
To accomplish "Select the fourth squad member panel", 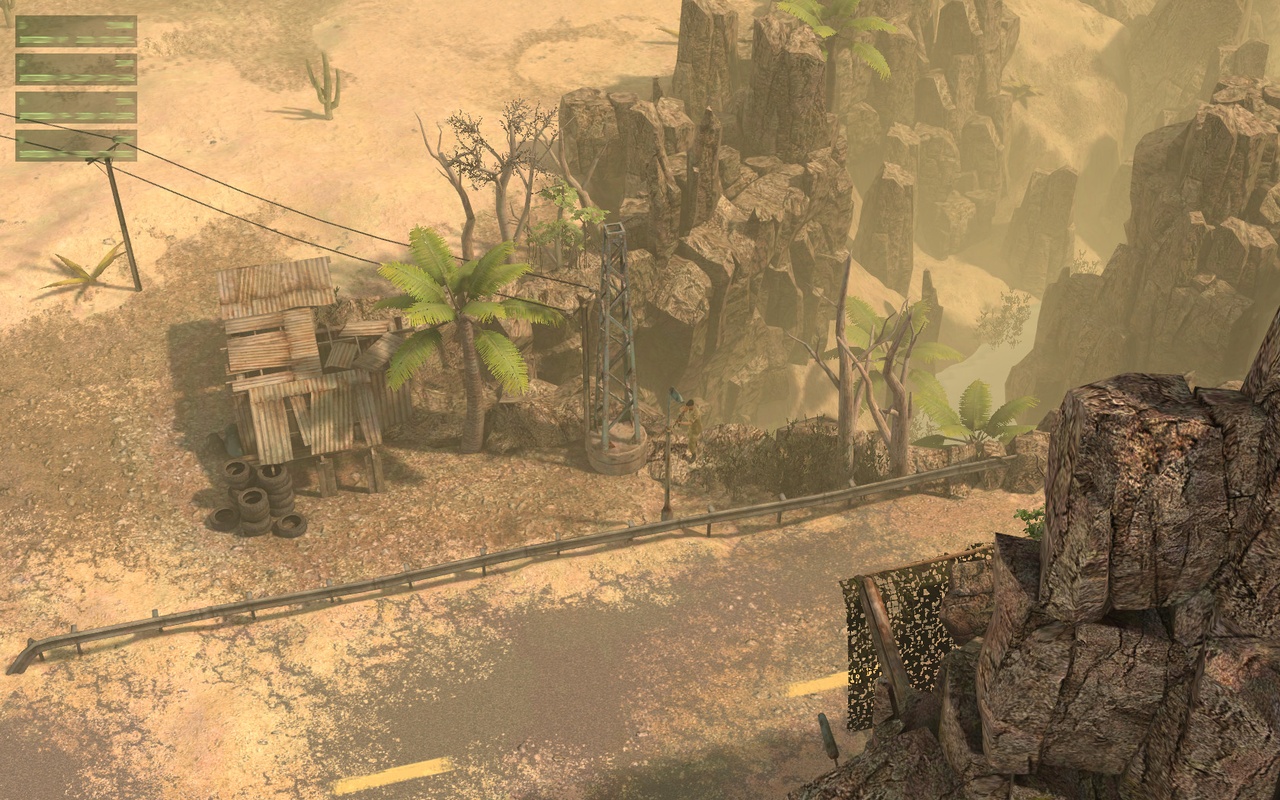I will (x=75, y=145).
